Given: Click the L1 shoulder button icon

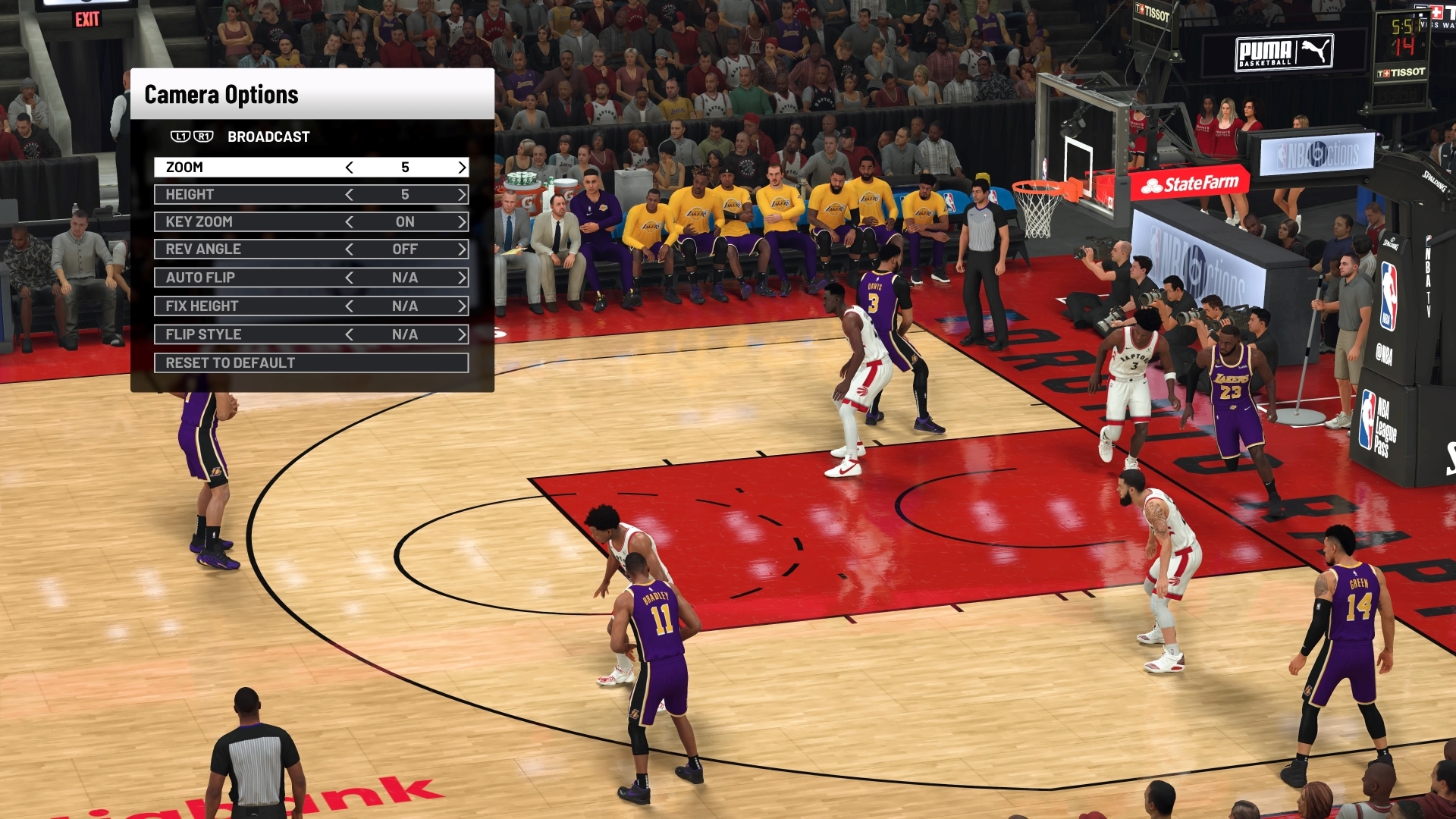Looking at the screenshot, I should pyautogui.click(x=180, y=136).
